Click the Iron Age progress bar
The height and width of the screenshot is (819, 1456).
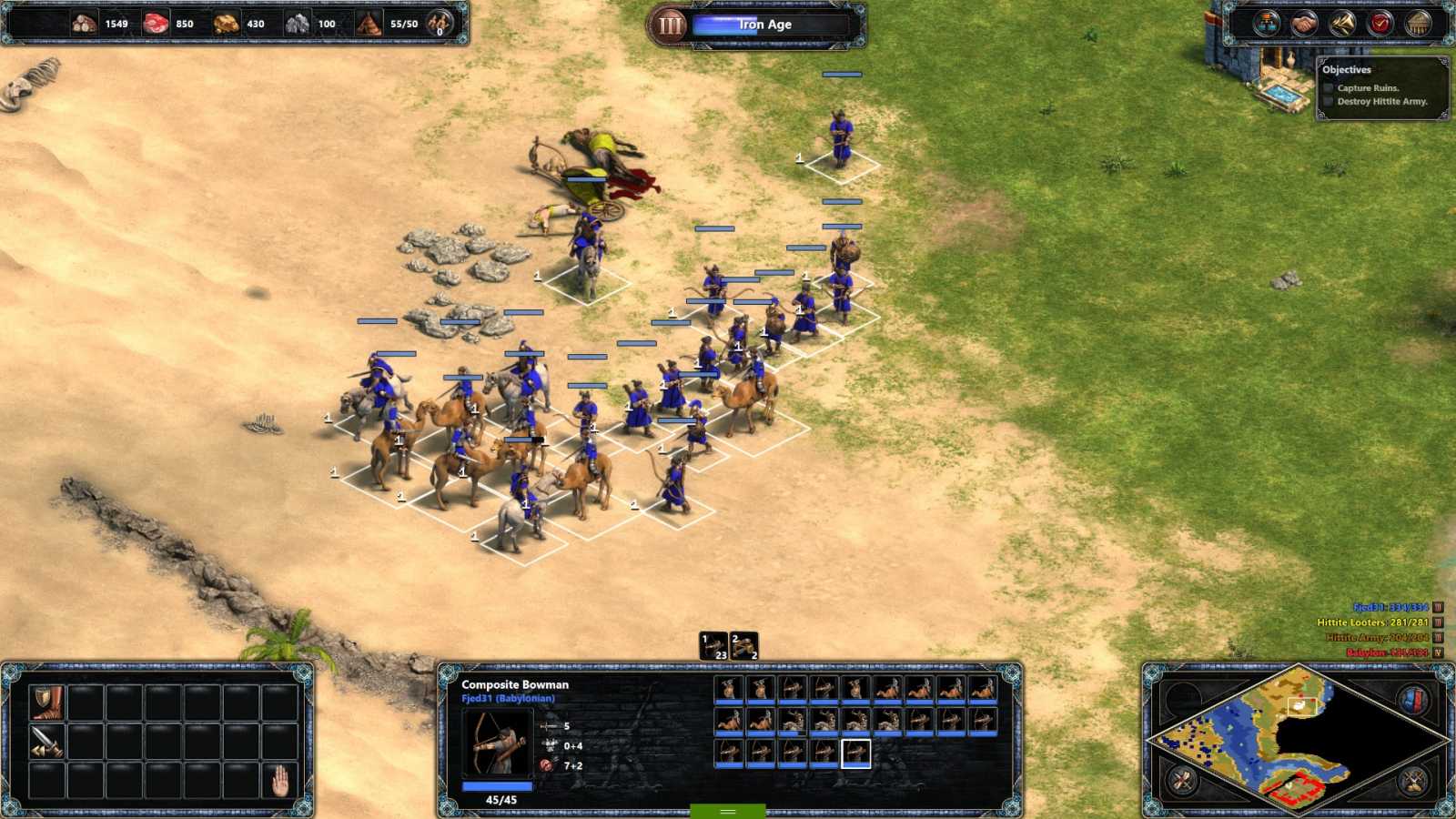(769, 25)
